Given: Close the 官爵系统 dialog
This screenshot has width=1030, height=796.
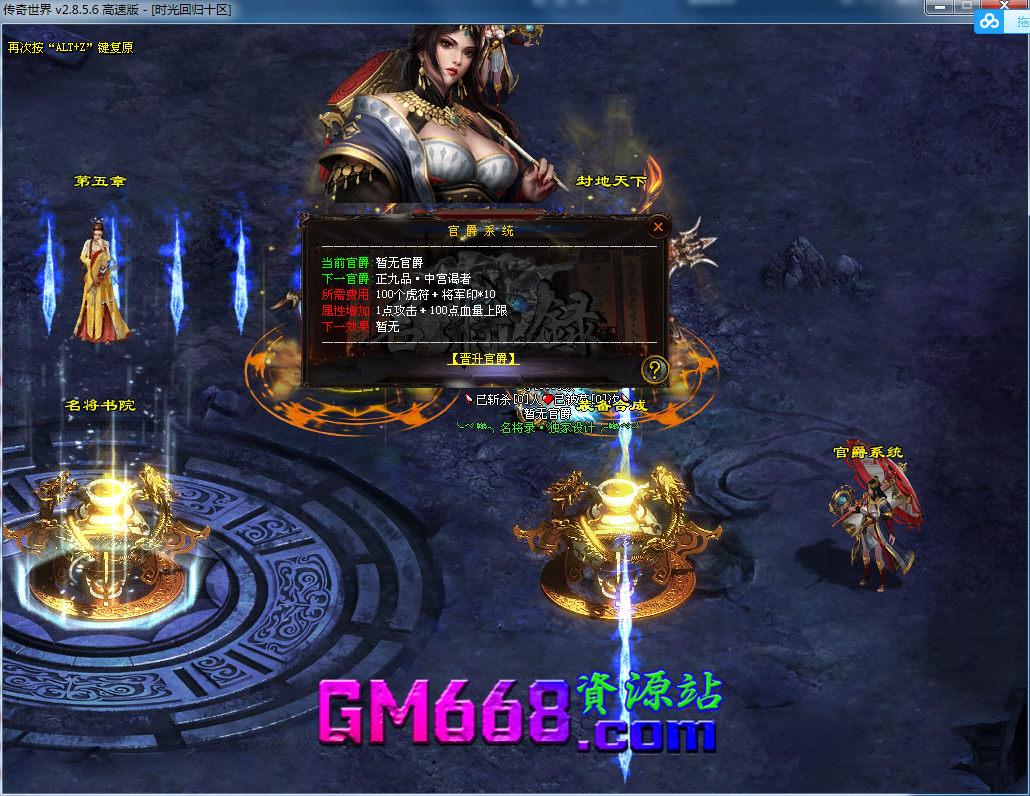Looking at the screenshot, I should pos(657,227).
